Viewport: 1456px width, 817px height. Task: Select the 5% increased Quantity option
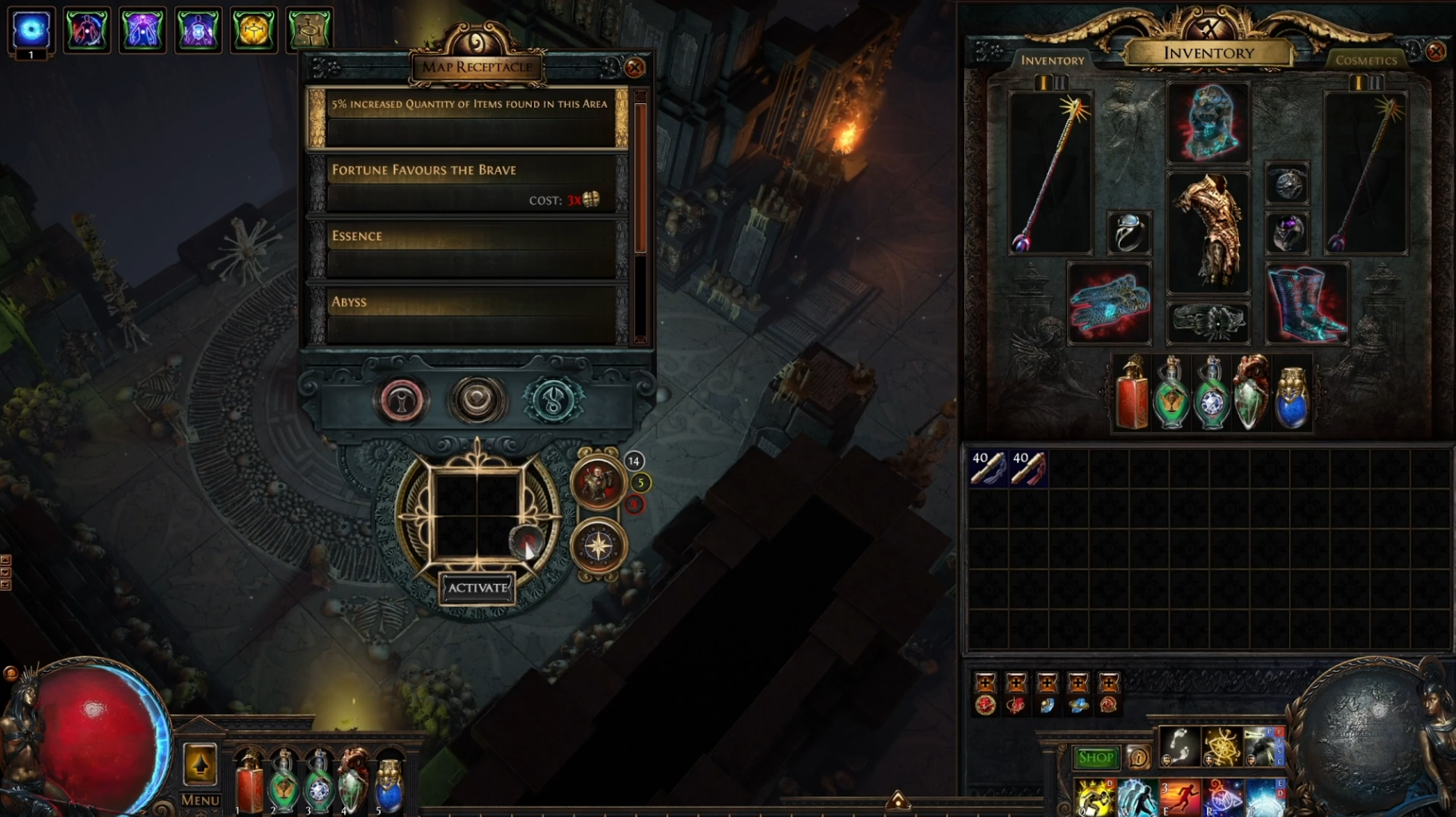[468, 117]
